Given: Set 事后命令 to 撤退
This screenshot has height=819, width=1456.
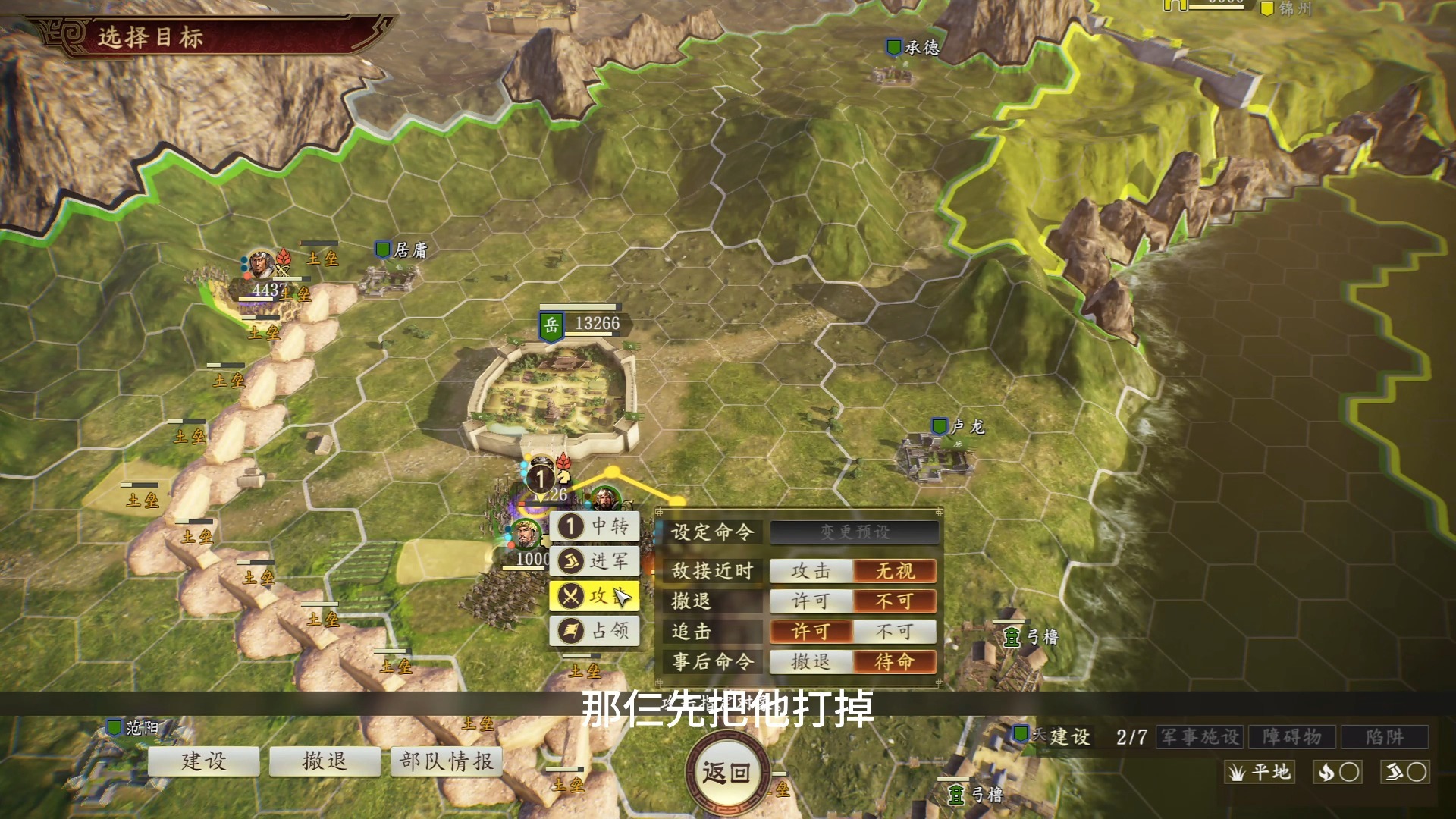Looking at the screenshot, I should pyautogui.click(x=810, y=661).
